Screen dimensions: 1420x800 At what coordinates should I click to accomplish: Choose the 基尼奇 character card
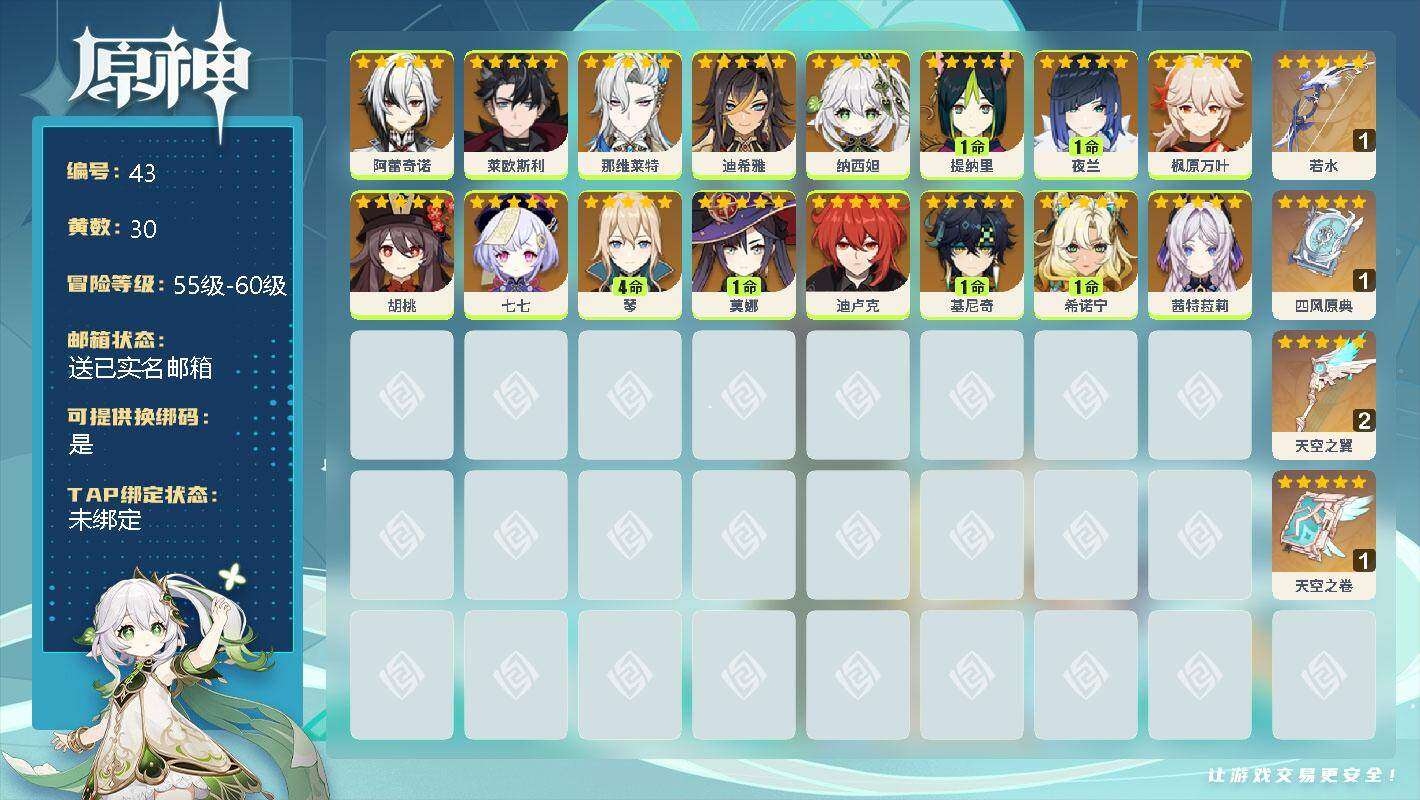click(x=971, y=254)
